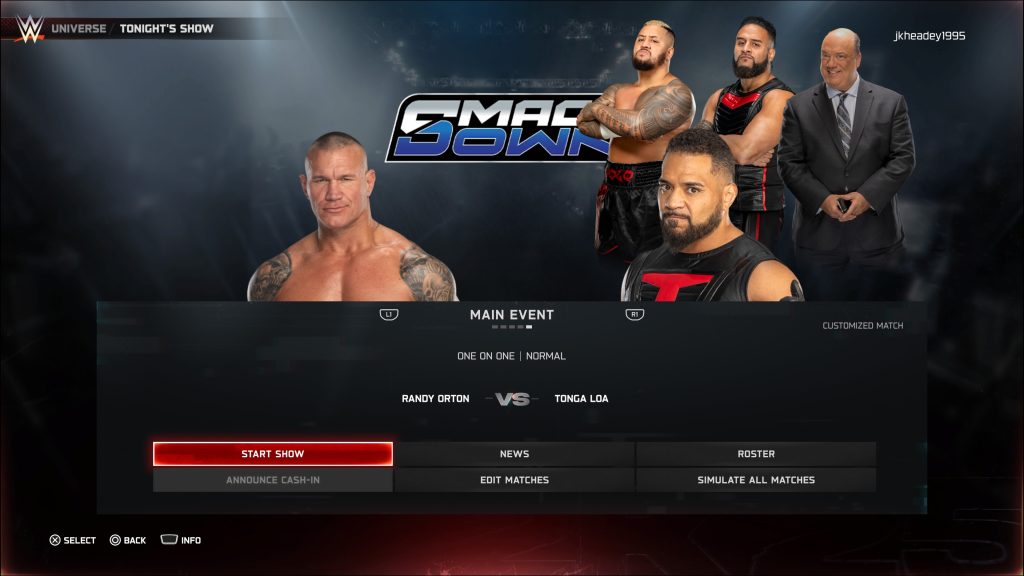
Task: Simulate all matches
Action: (756, 480)
